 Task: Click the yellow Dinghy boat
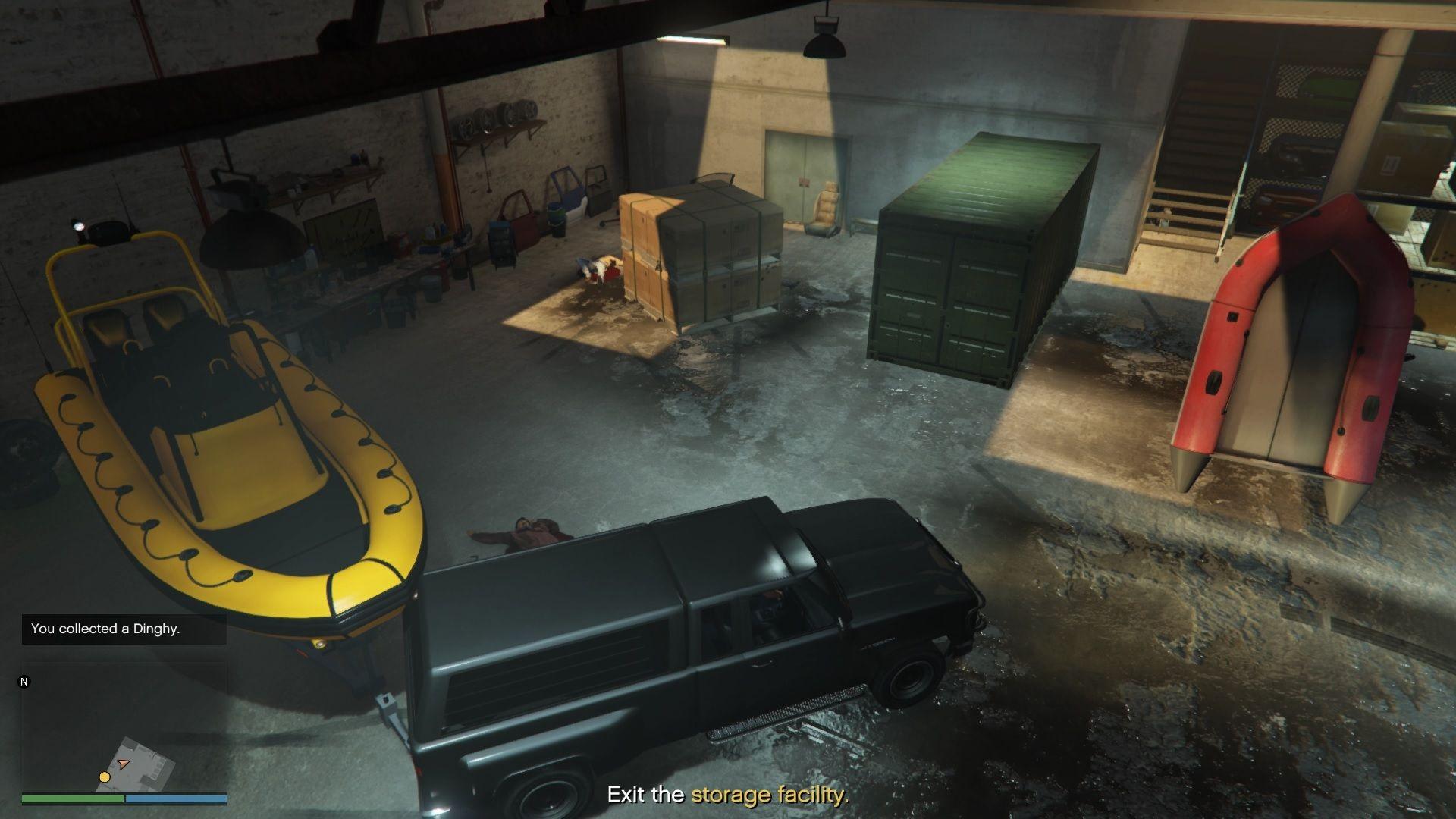(227, 425)
